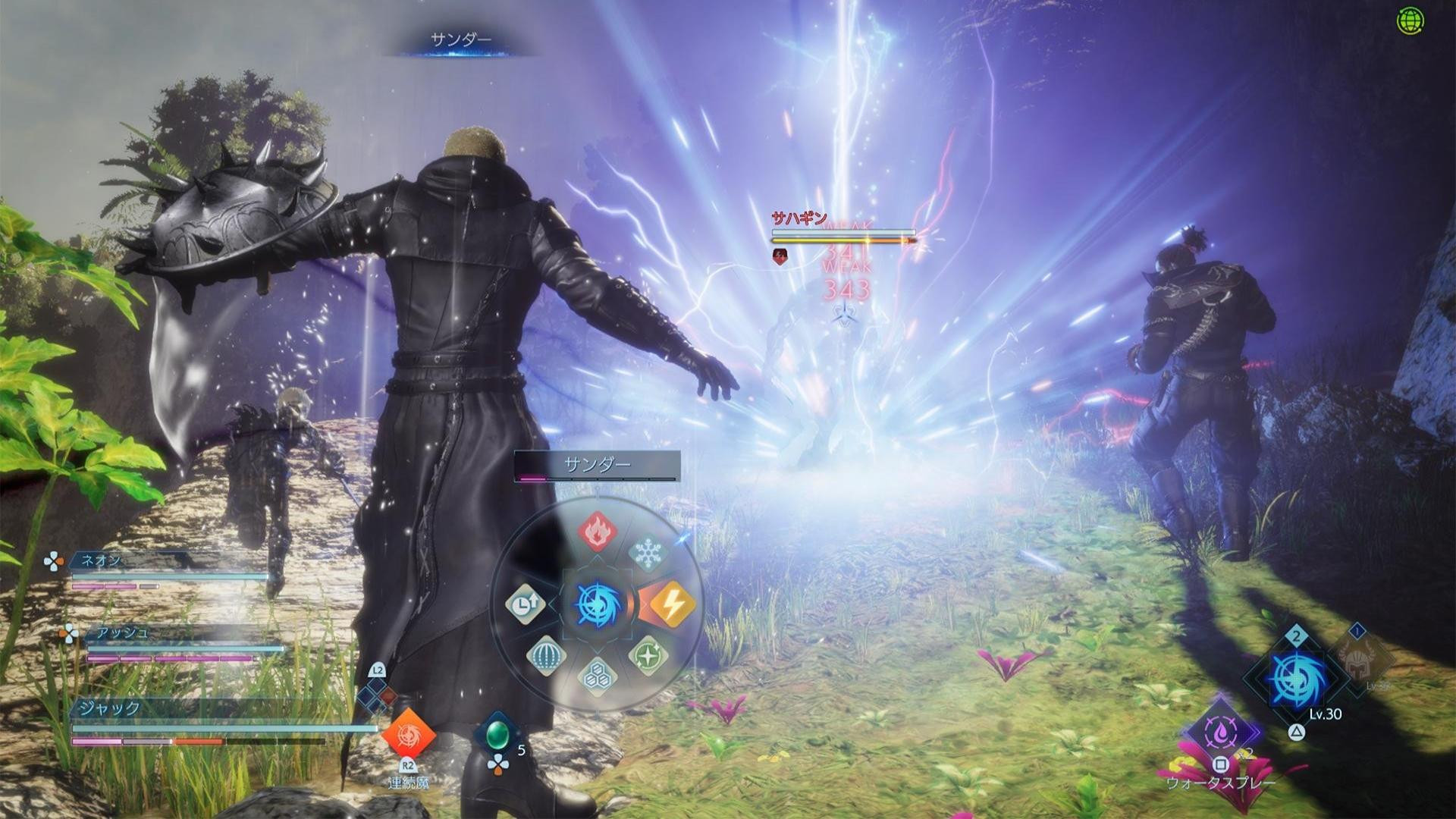Activate the orange 連続魔 ability icon
This screenshot has height=819, width=1456.
coord(408,734)
